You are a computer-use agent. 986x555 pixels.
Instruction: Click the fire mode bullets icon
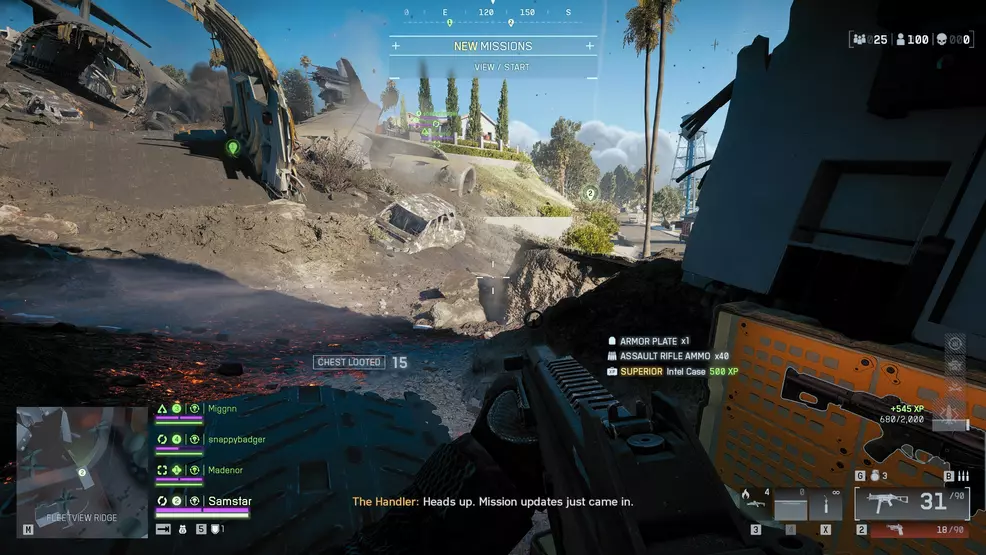tap(964, 477)
